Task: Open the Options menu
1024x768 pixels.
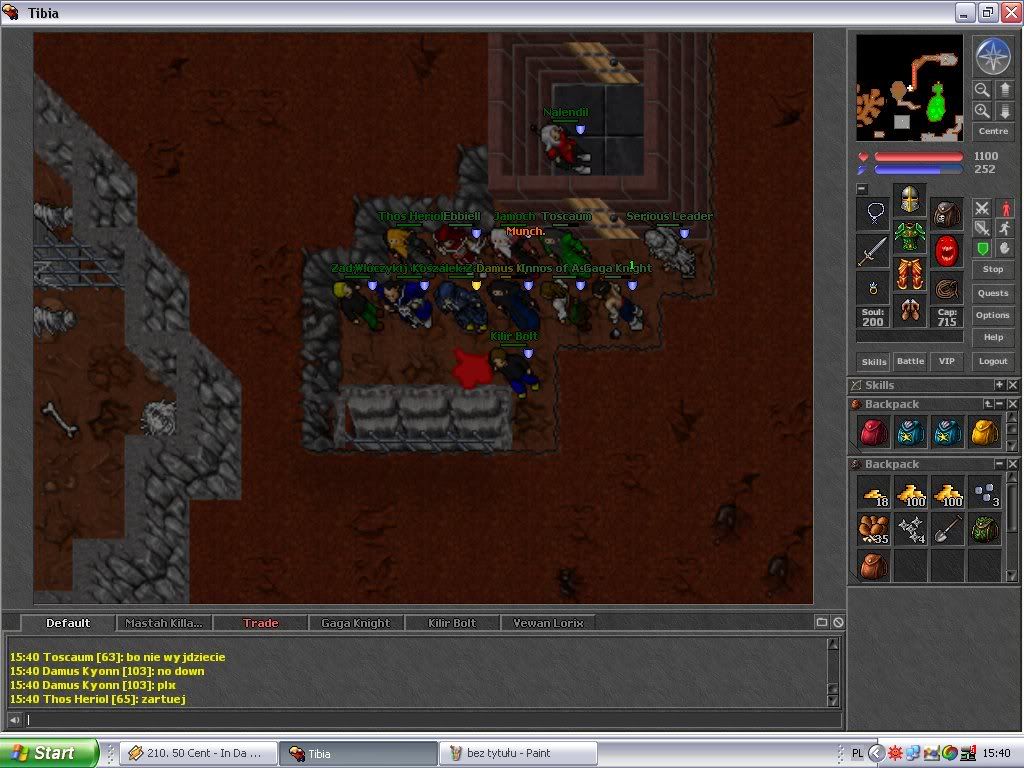Action: coord(992,315)
